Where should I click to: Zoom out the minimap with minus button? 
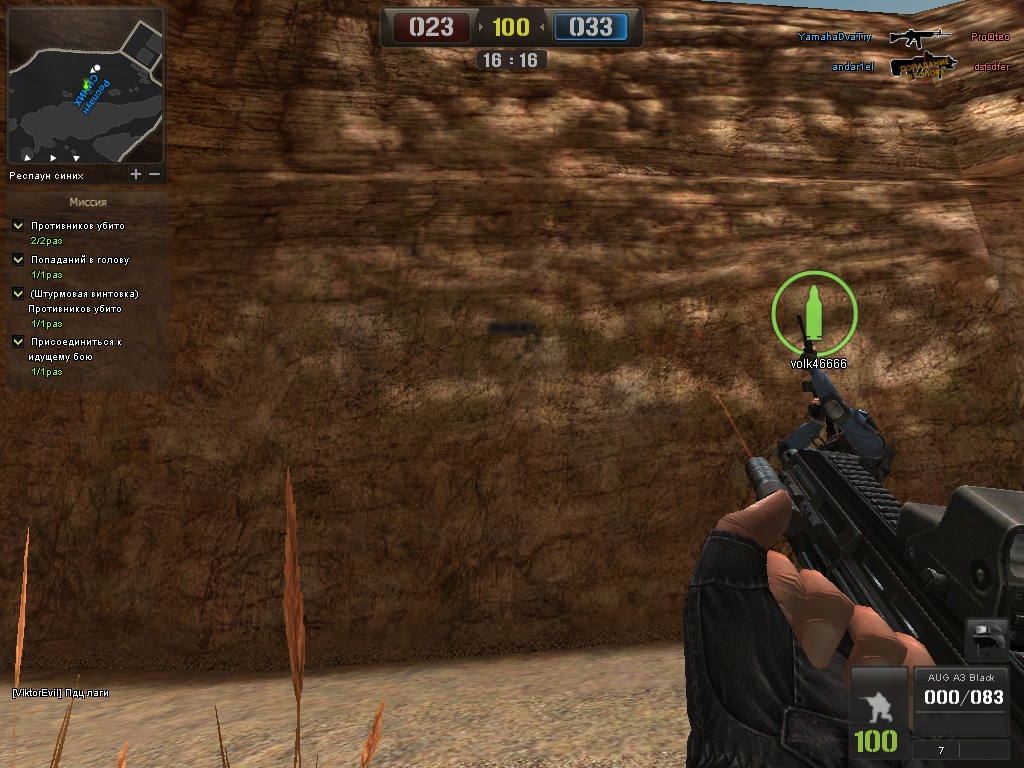click(x=155, y=174)
